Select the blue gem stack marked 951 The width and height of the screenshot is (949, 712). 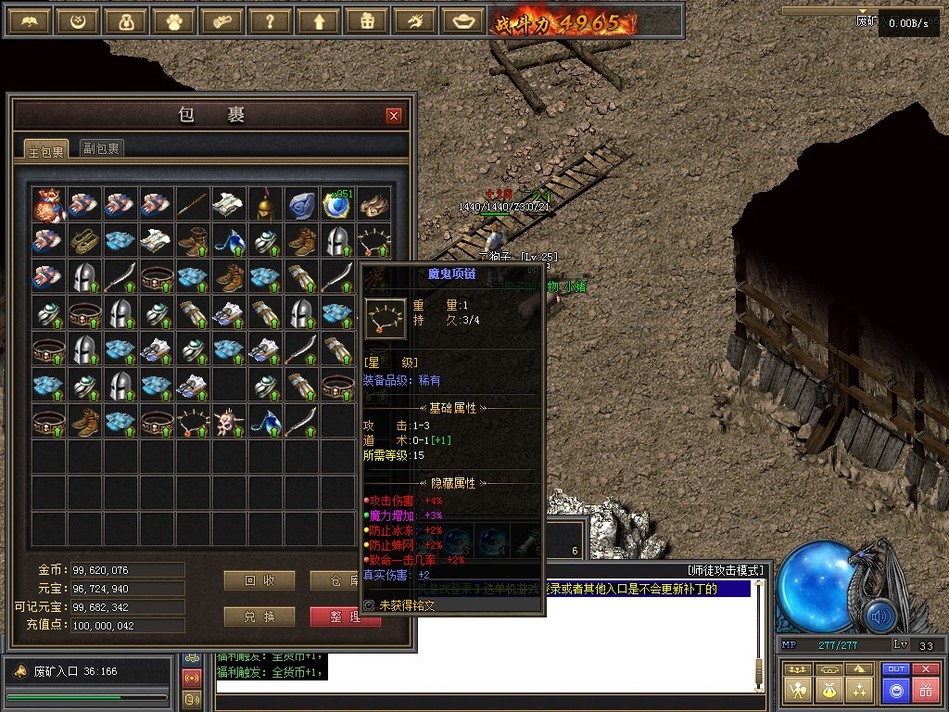337,205
